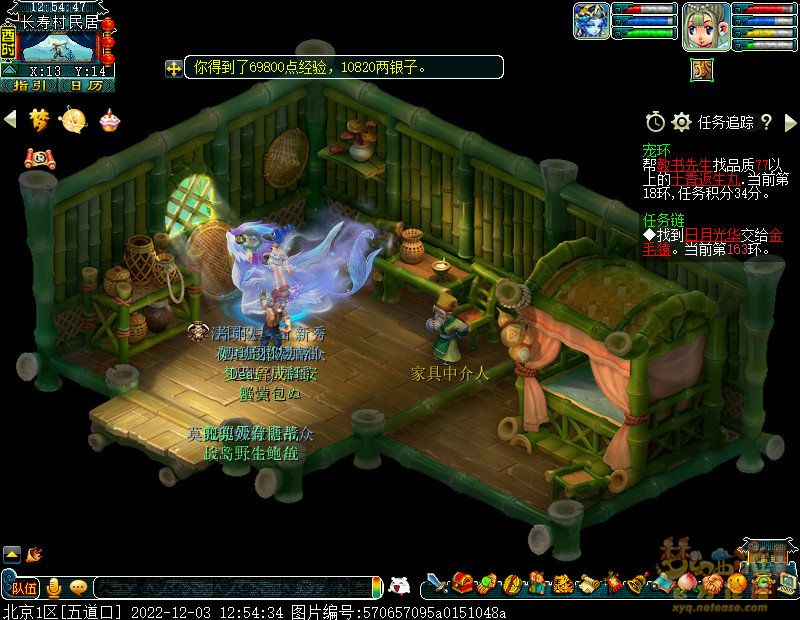Open the green-haired character portrait
The image size is (800, 620).
pos(705,27)
